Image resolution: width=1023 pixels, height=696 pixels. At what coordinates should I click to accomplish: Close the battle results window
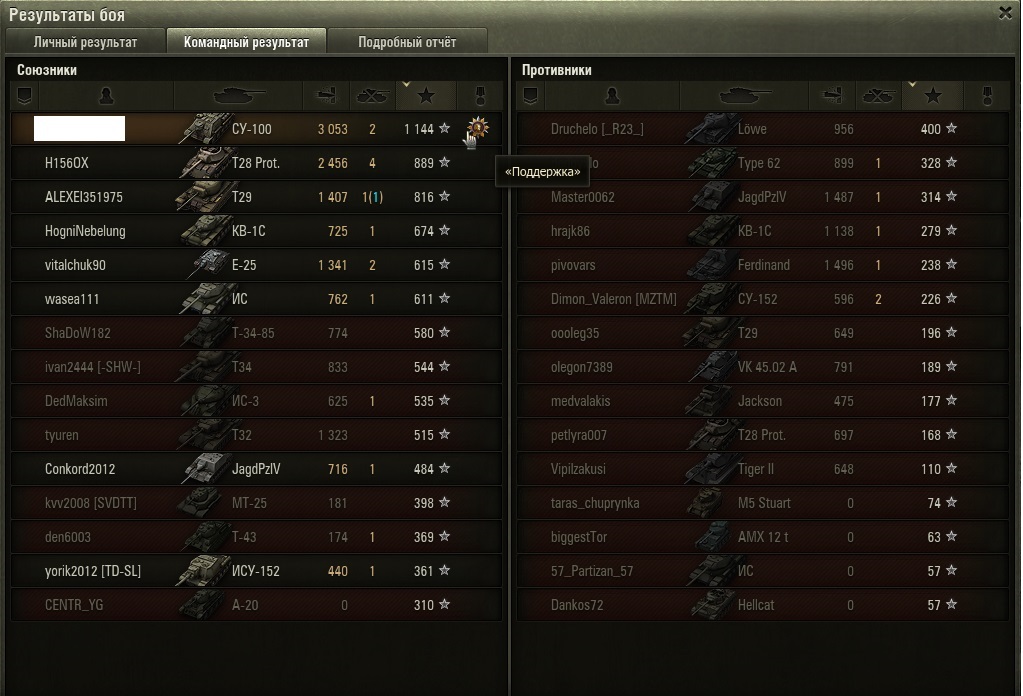point(1005,12)
